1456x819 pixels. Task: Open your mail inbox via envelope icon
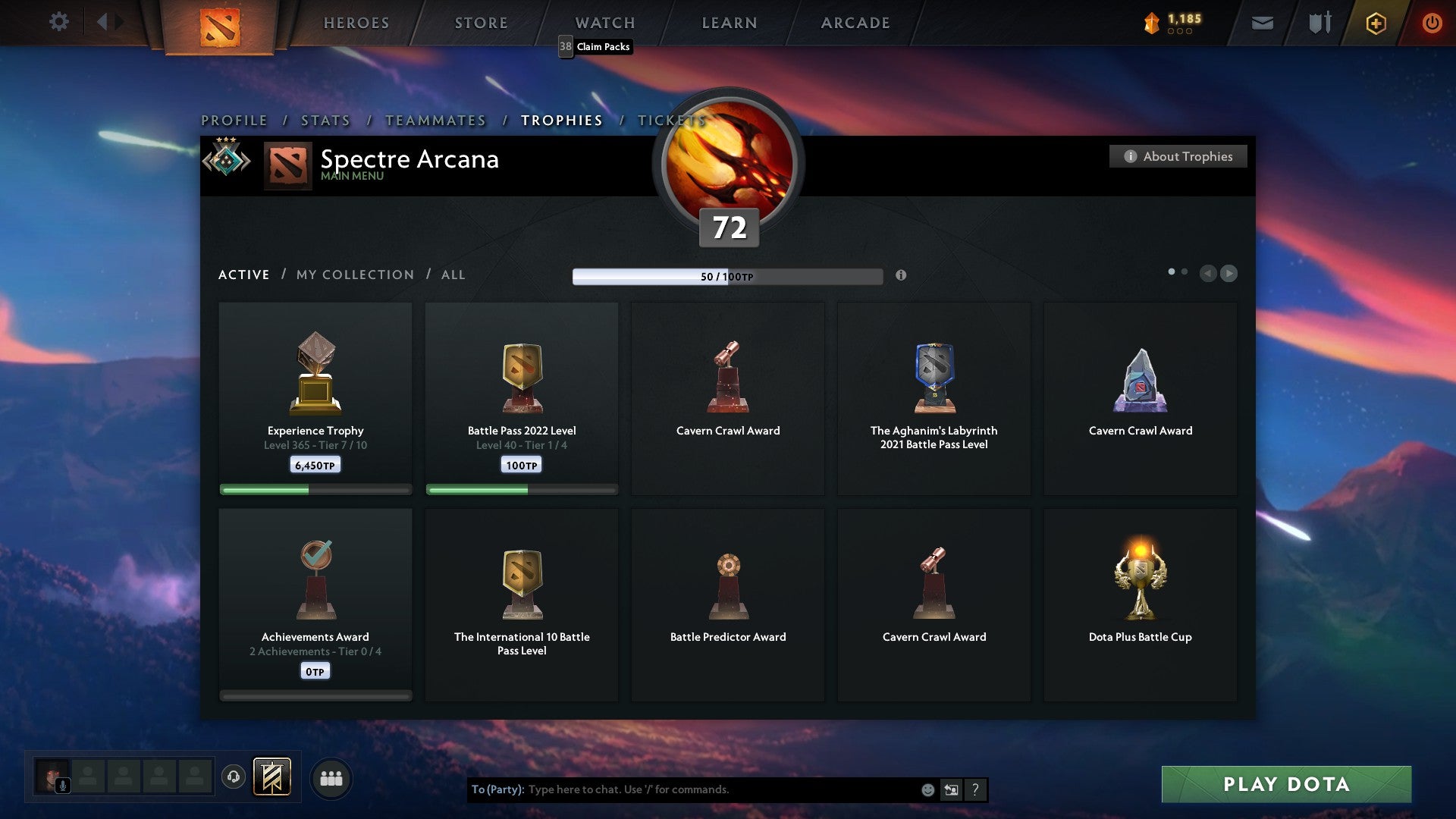1263,23
